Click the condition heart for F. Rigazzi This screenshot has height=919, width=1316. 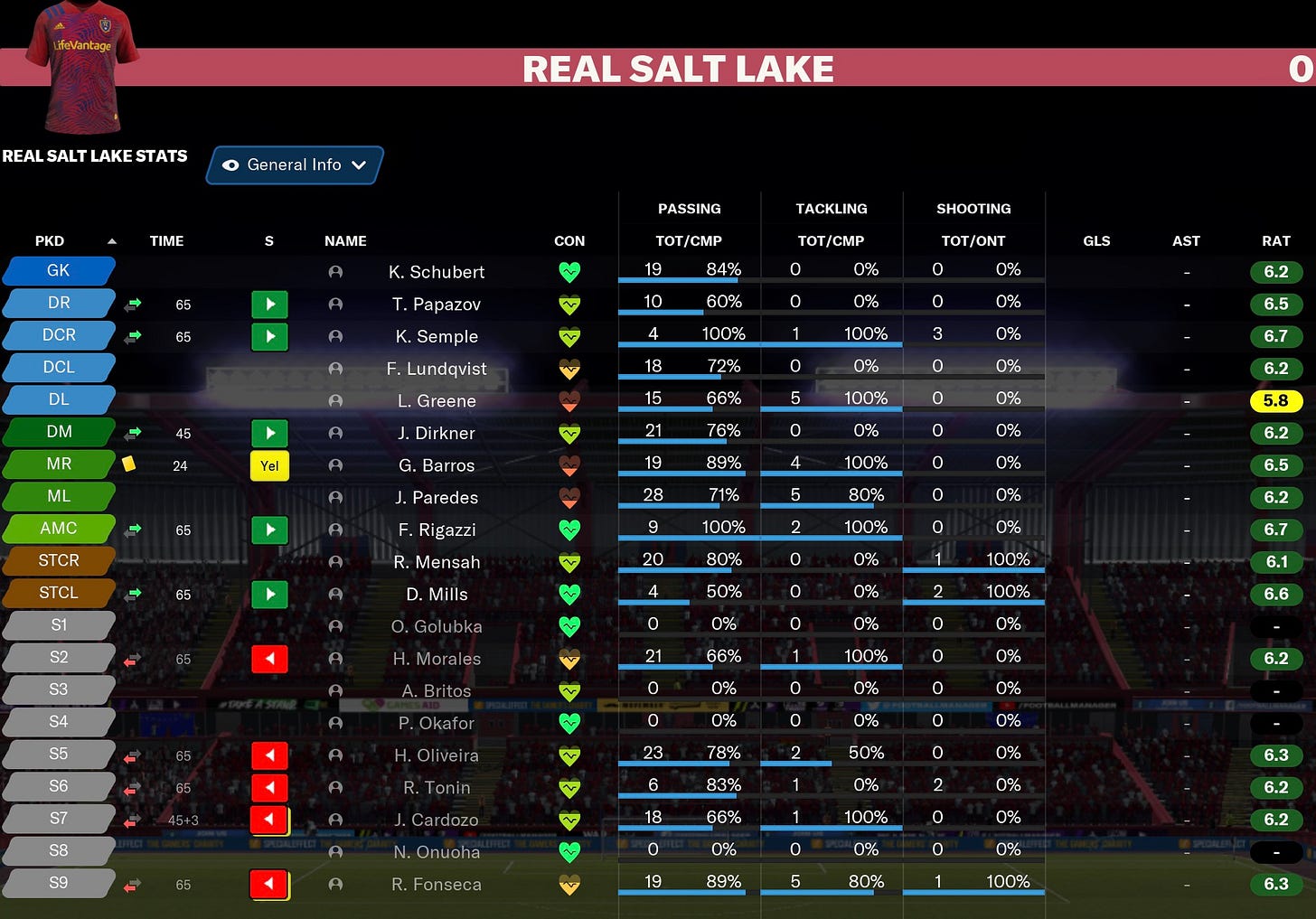[569, 530]
